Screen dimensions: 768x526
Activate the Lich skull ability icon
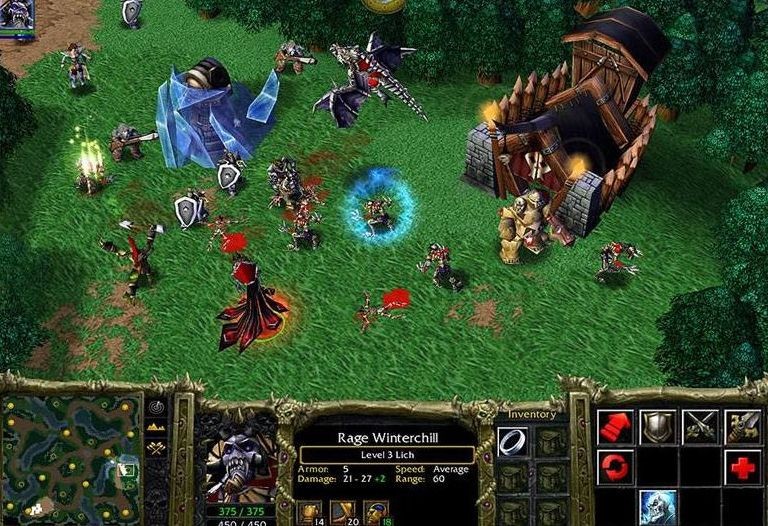tap(657, 506)
